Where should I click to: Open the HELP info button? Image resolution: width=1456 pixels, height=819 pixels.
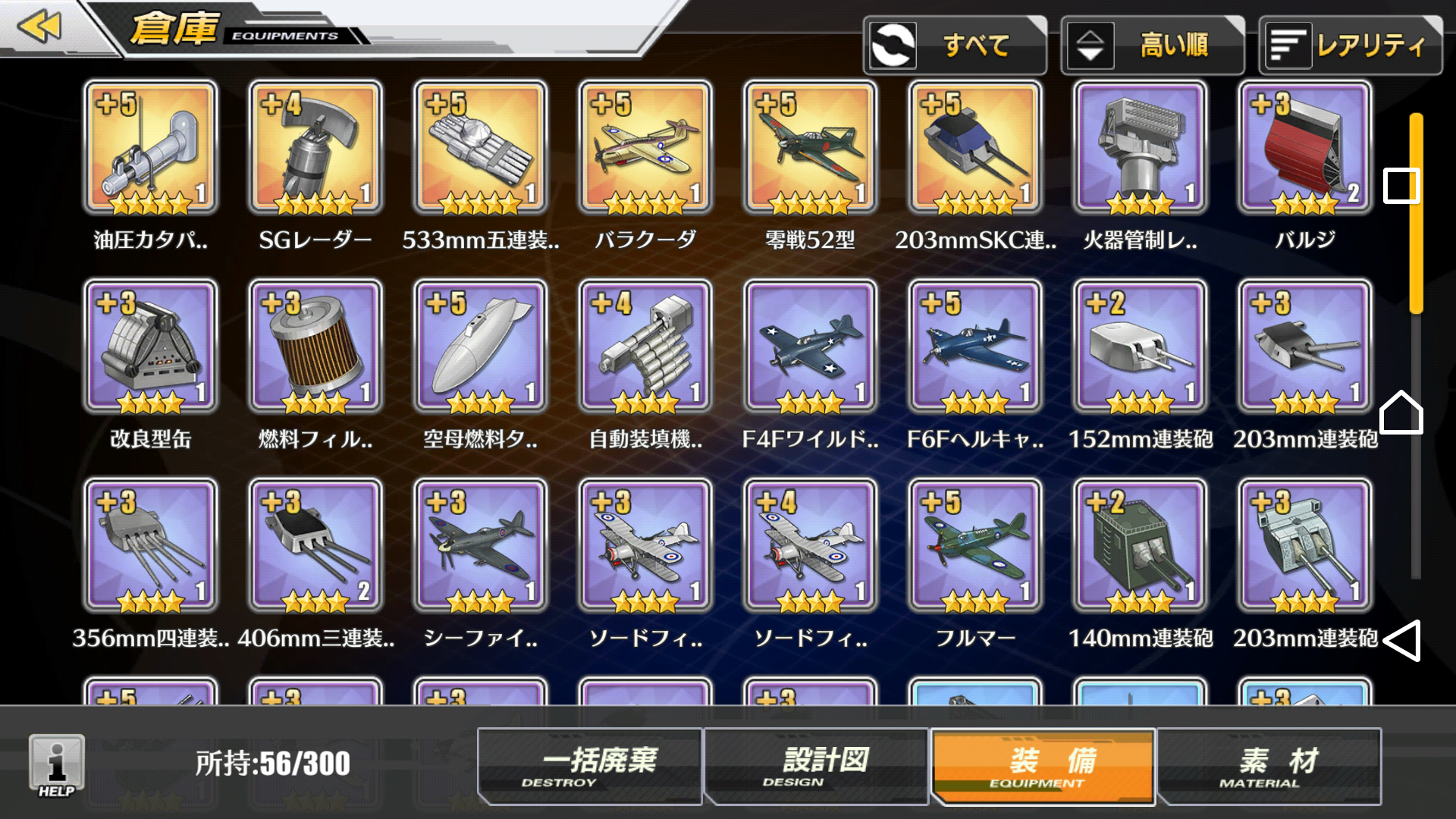coord(57,766)
